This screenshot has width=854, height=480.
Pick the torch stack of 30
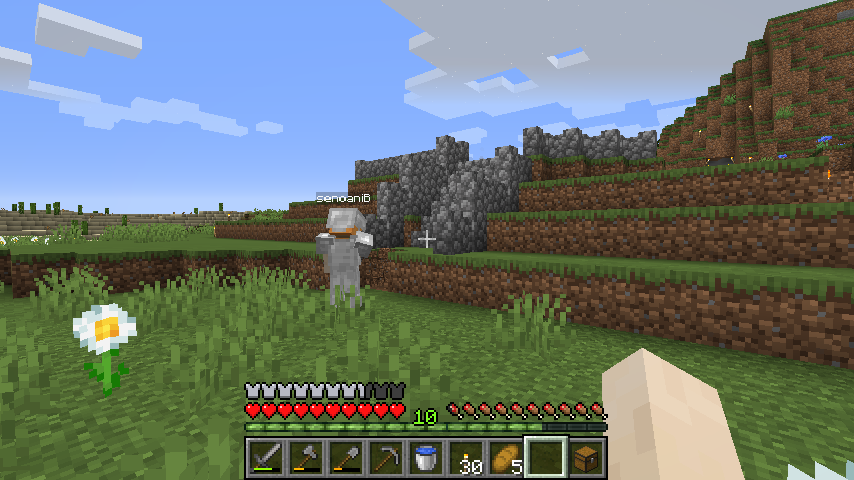[466, 458]
